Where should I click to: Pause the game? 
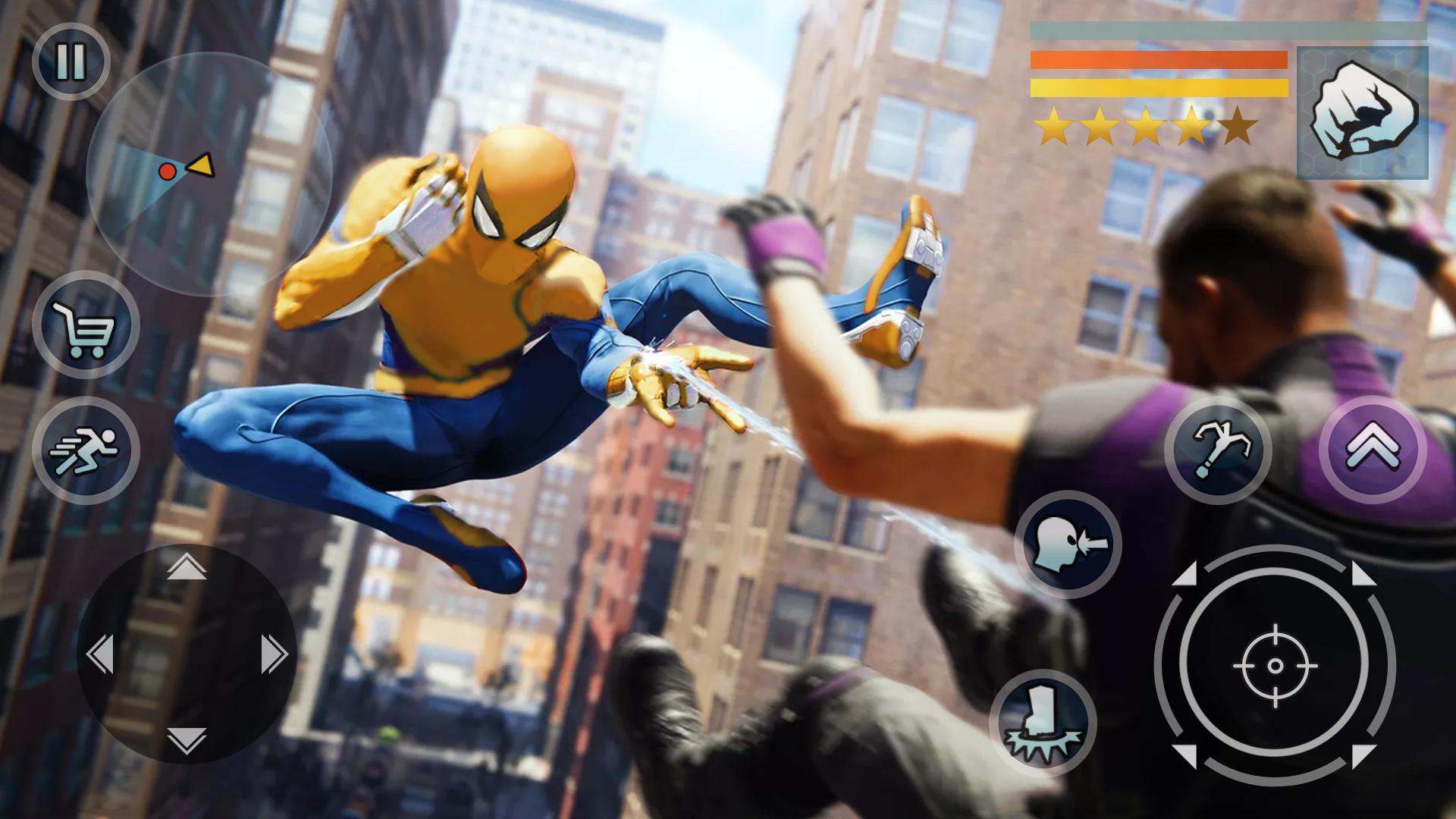[x=71, y=59]
